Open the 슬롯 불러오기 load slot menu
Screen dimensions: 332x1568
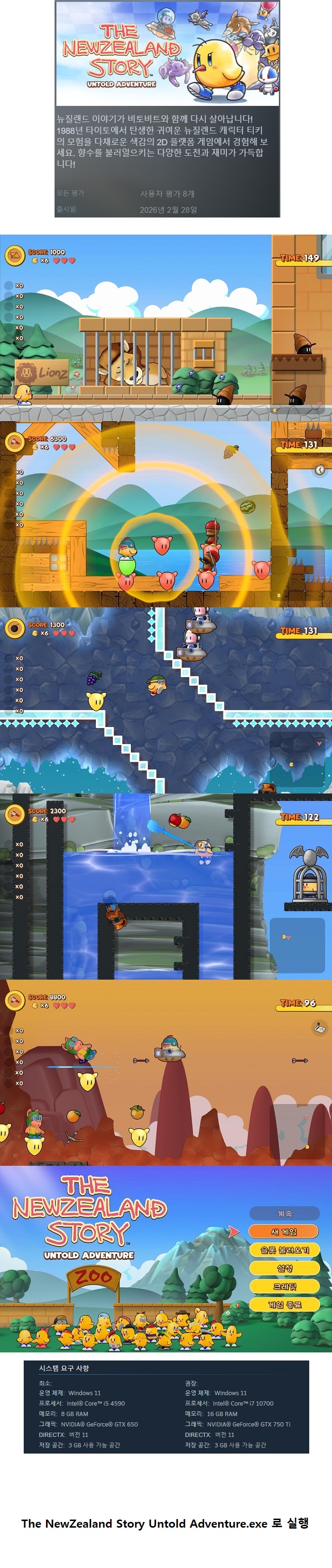point(284,1250)
